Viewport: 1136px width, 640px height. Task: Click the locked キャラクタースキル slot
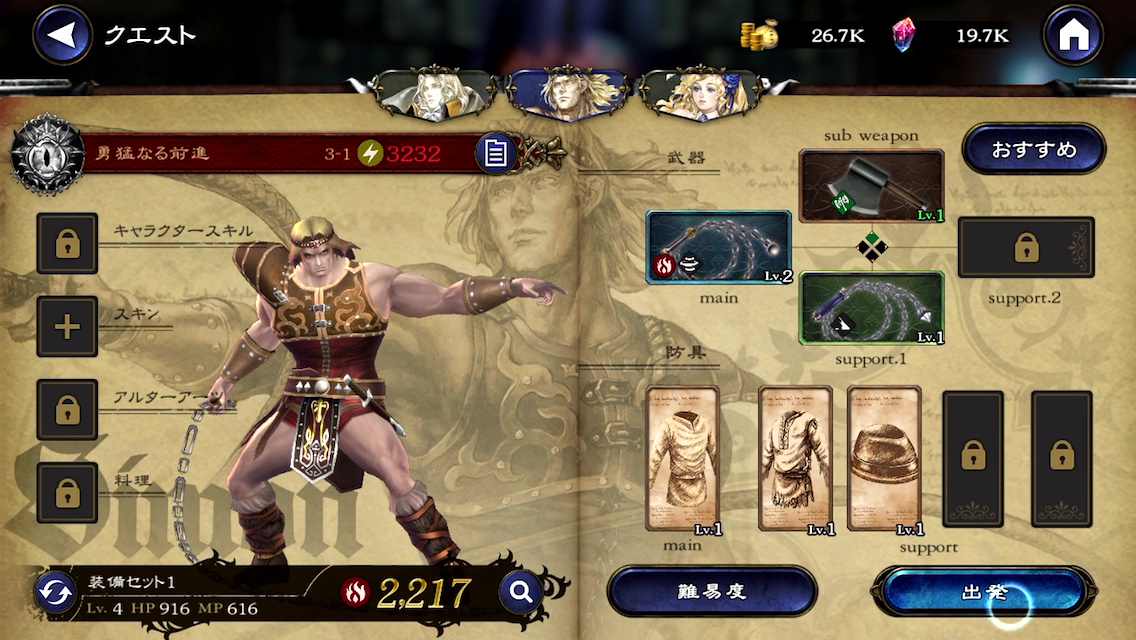(67, 243)
